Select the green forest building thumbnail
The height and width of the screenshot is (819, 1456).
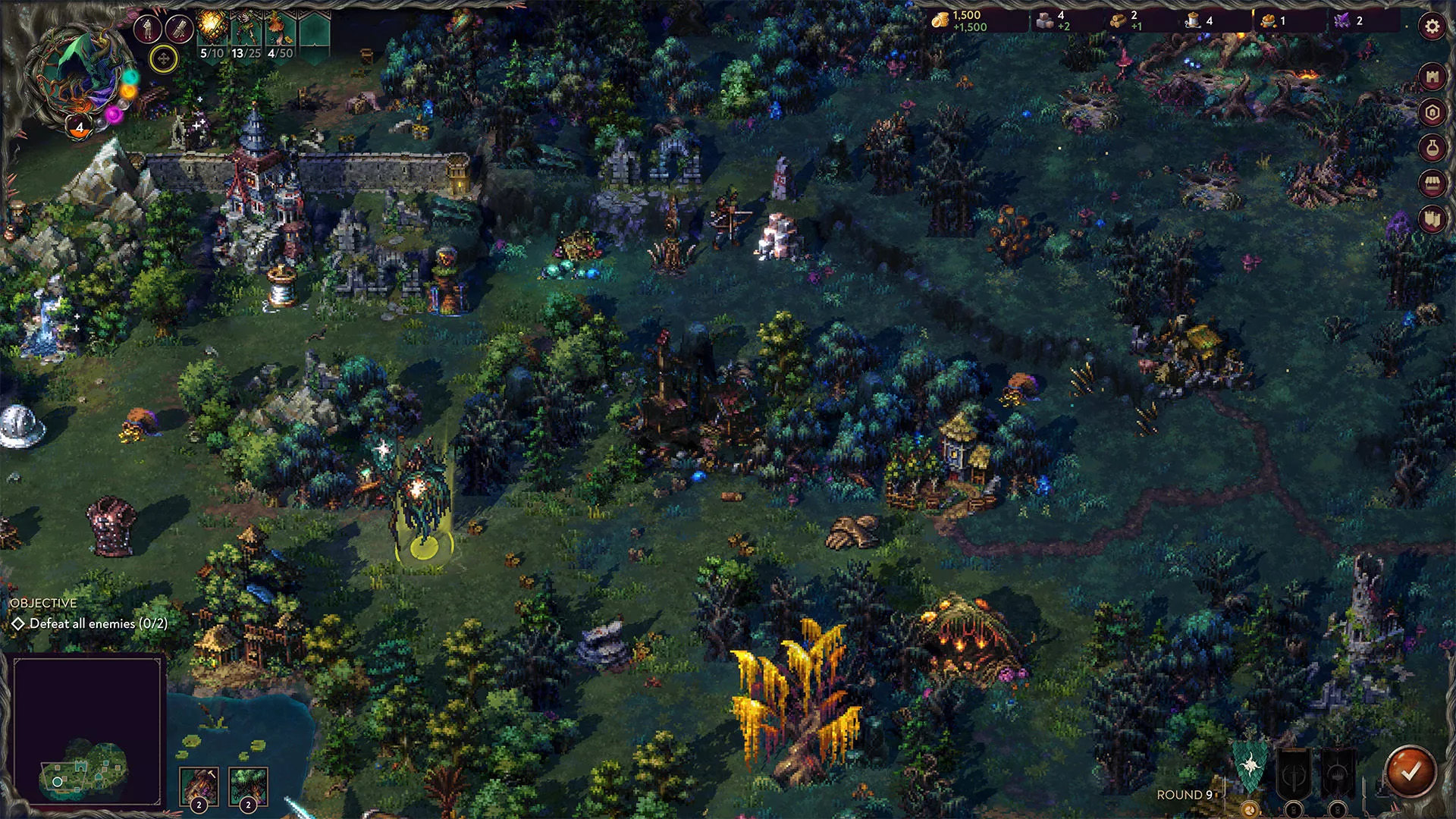[x=248, y=786]
